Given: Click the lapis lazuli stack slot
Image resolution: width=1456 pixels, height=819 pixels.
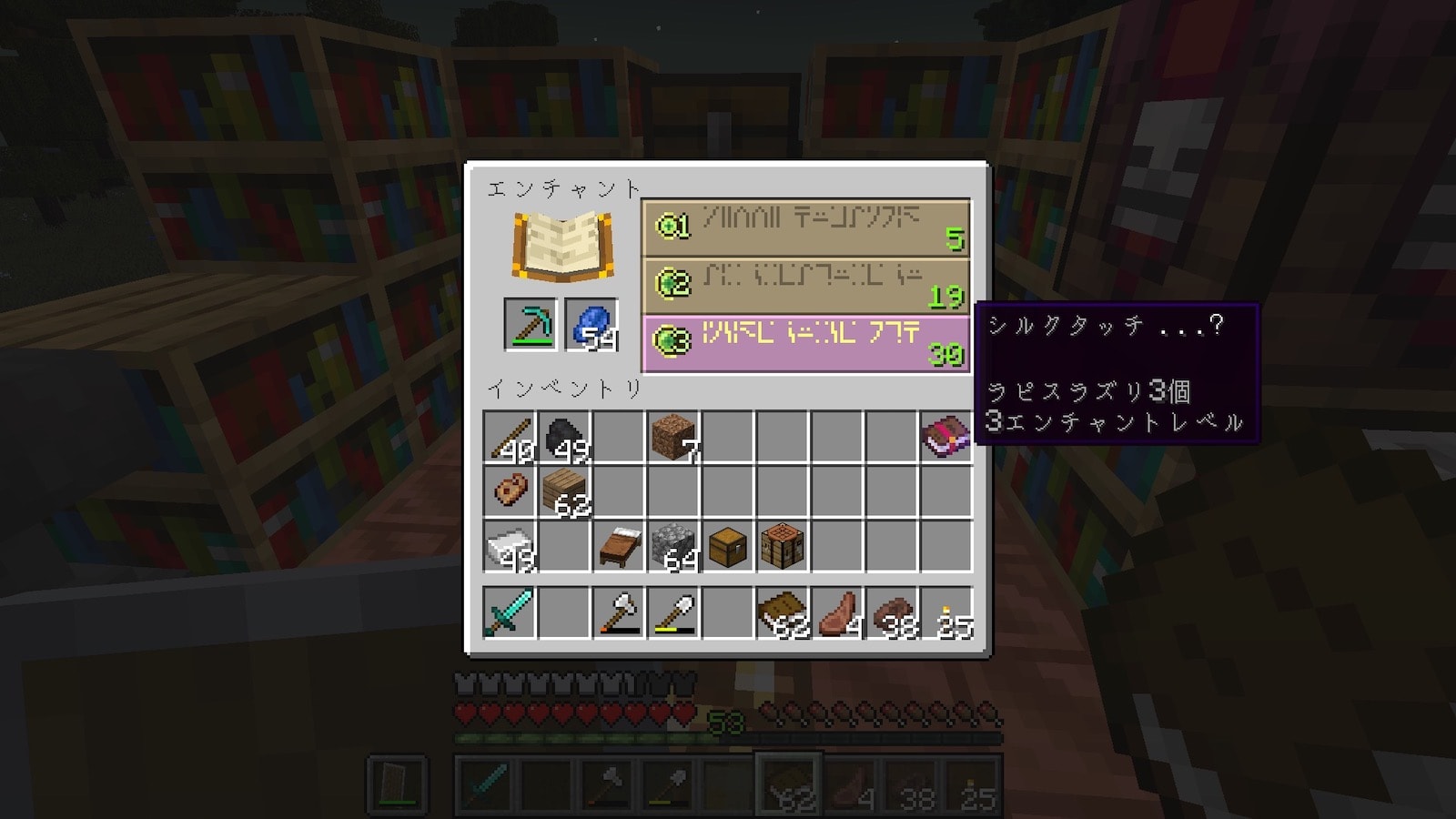Looking at the screenshot, I should click(x=591, y=324).
